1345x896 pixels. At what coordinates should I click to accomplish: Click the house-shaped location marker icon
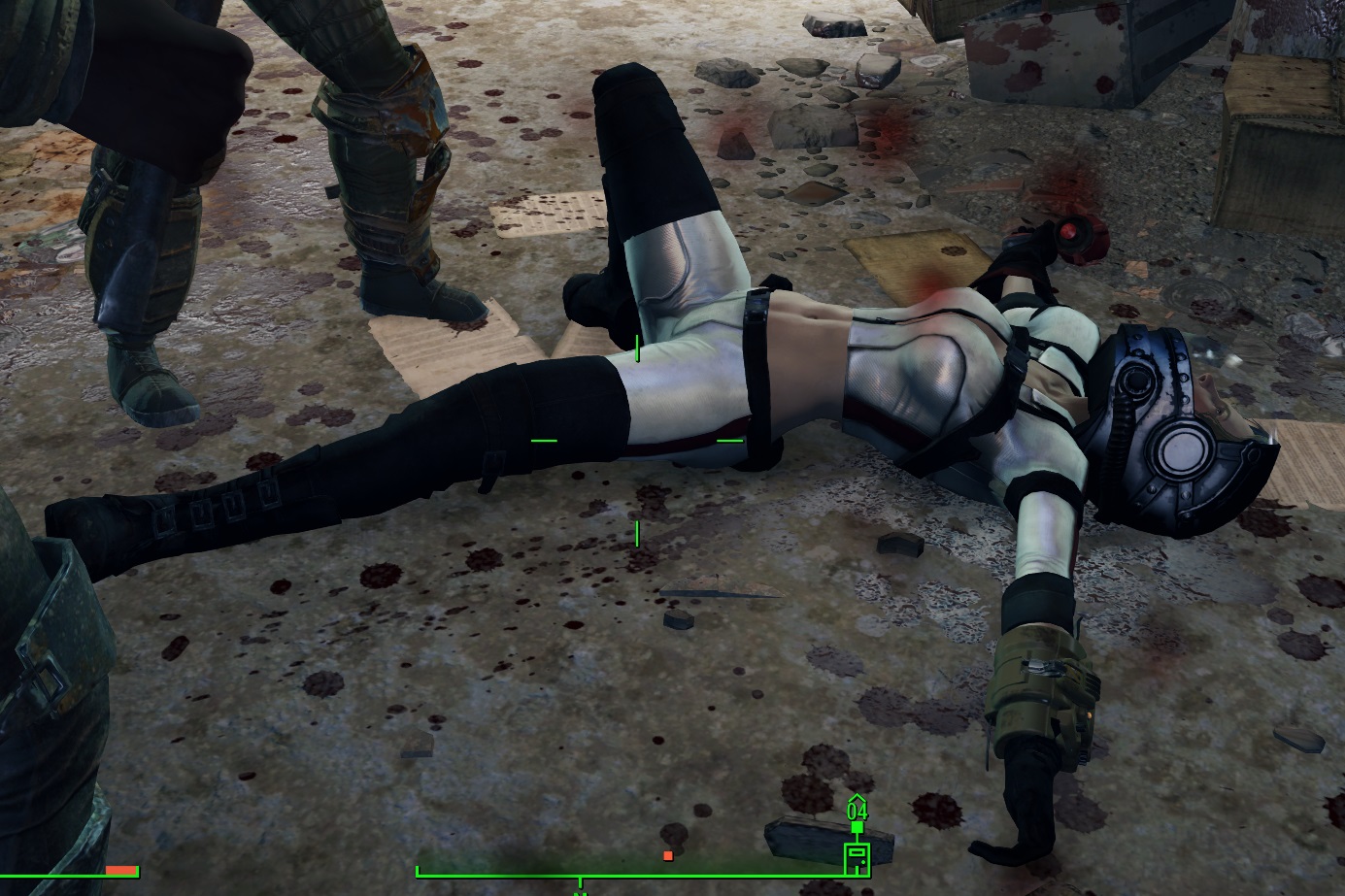[857, 799]
